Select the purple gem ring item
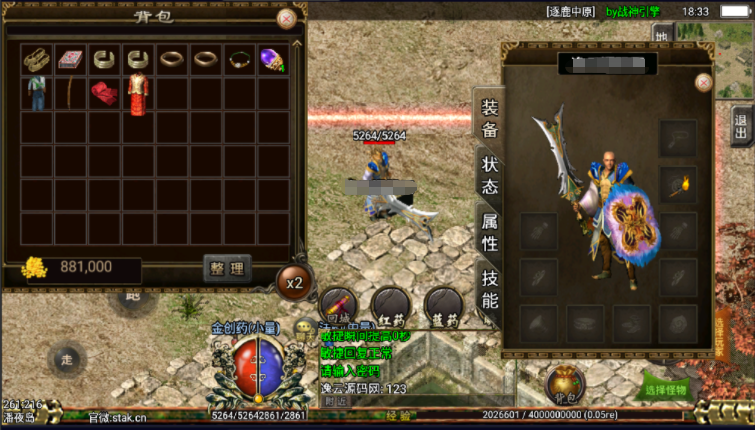 coord(271,60)
